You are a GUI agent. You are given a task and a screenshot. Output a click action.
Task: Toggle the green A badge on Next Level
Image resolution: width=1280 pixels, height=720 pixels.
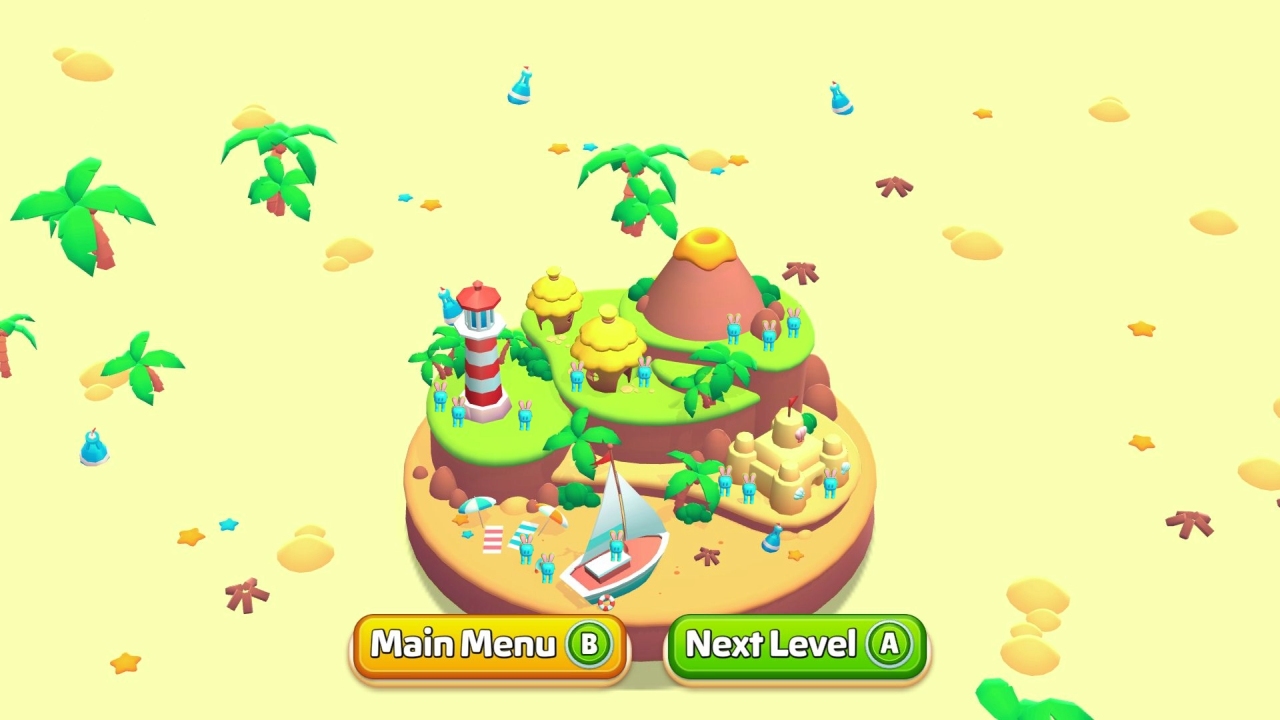(x=889, y=645)
